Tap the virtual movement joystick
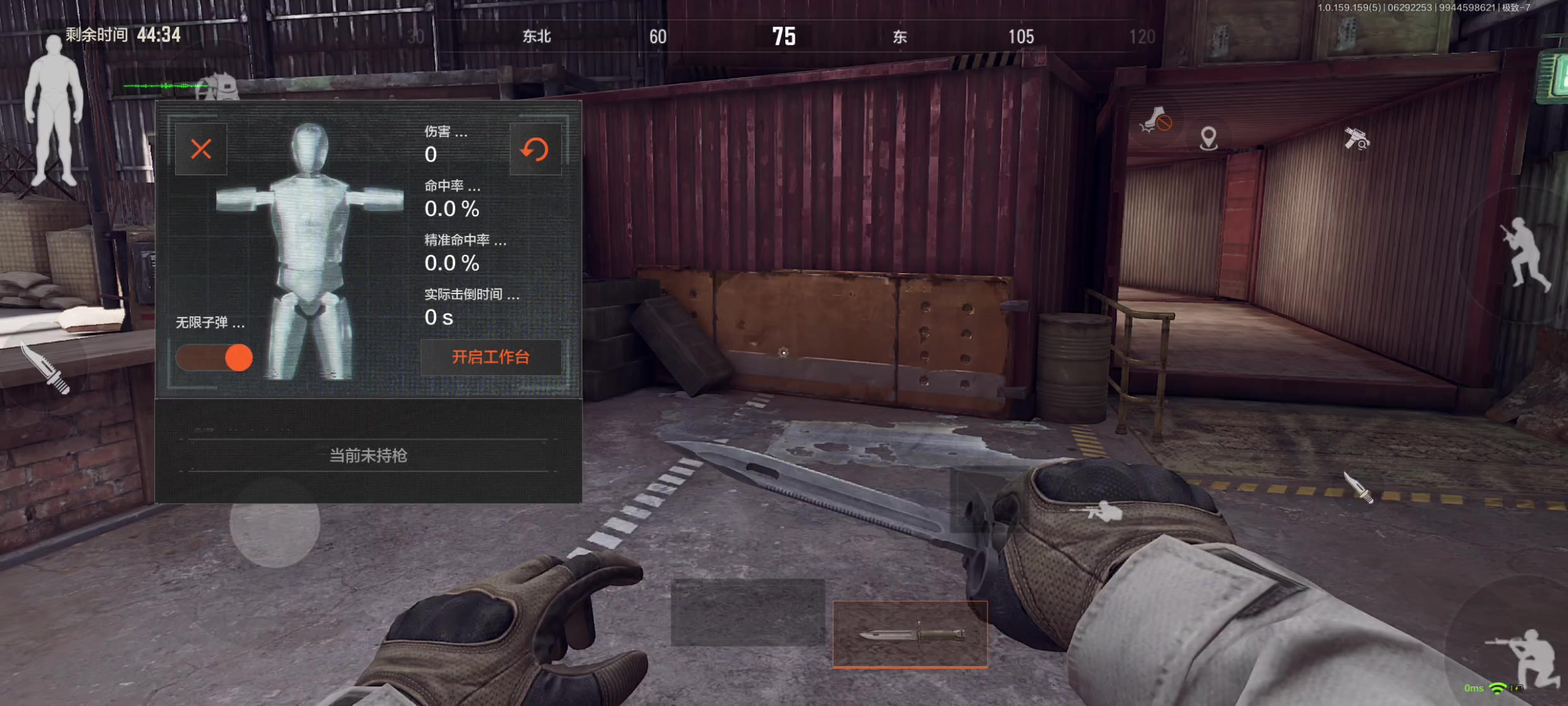The height and width of the screenshot is (706, 1568). pyautogui.click(x=275, y=523)
